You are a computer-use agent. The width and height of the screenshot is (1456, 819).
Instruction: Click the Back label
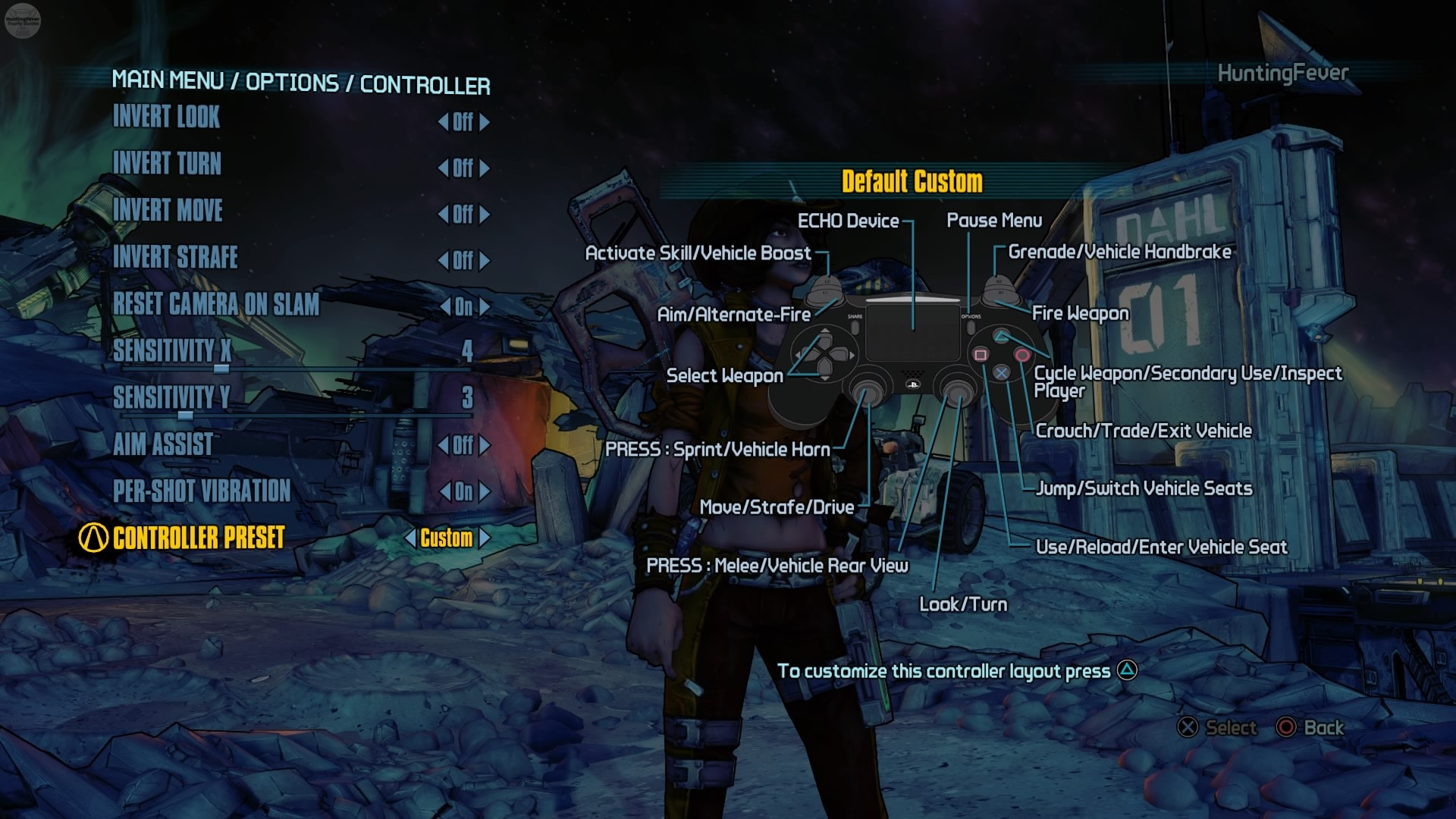[1323, 728]
